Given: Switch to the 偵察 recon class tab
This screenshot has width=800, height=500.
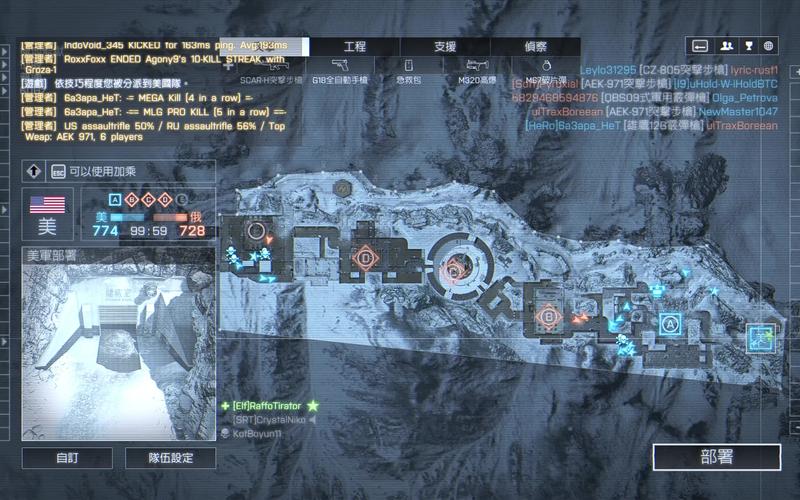Looking at the screenshot, I should (x=535, y=47).
